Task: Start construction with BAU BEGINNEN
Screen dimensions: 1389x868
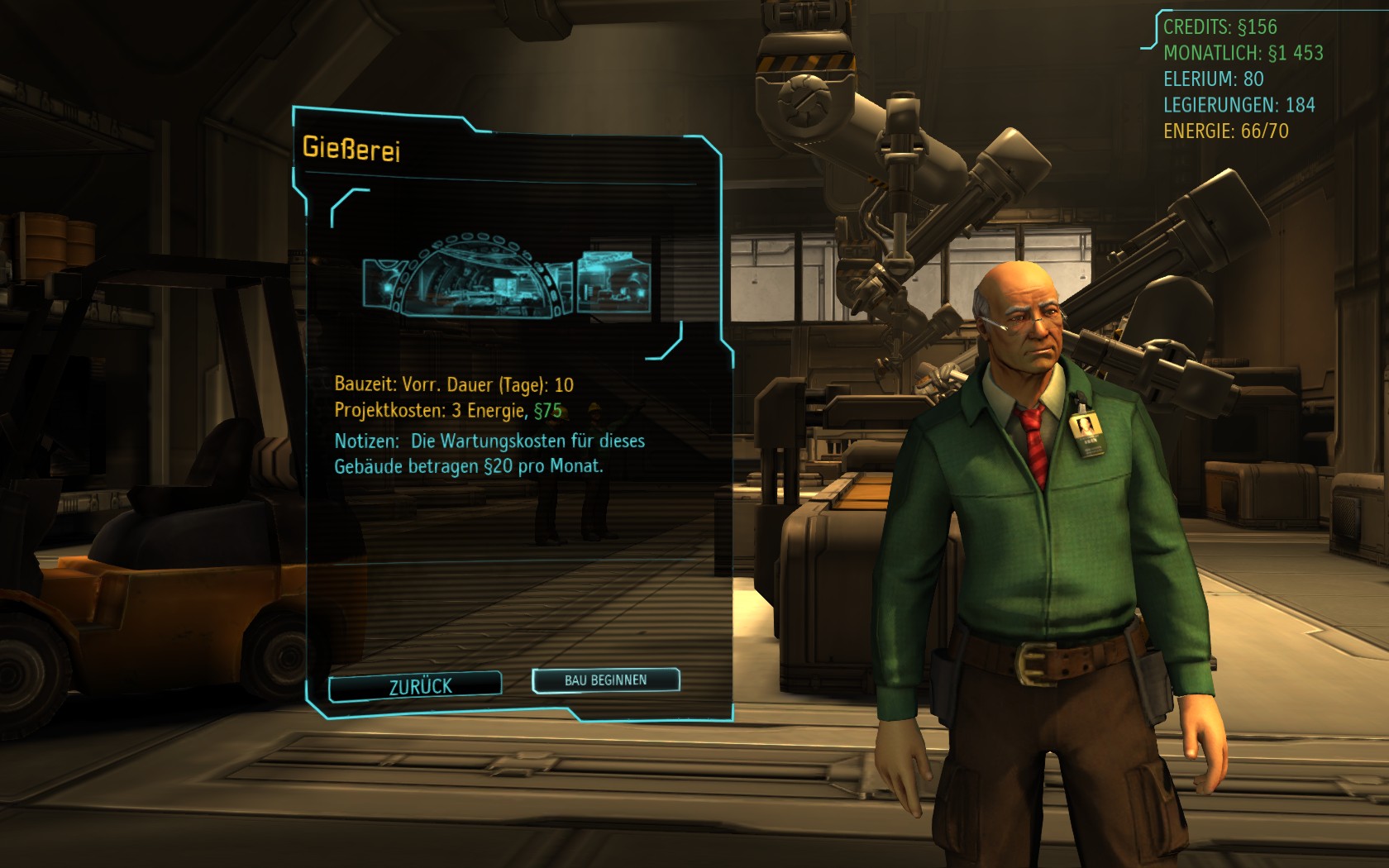Action: (605, 680)
